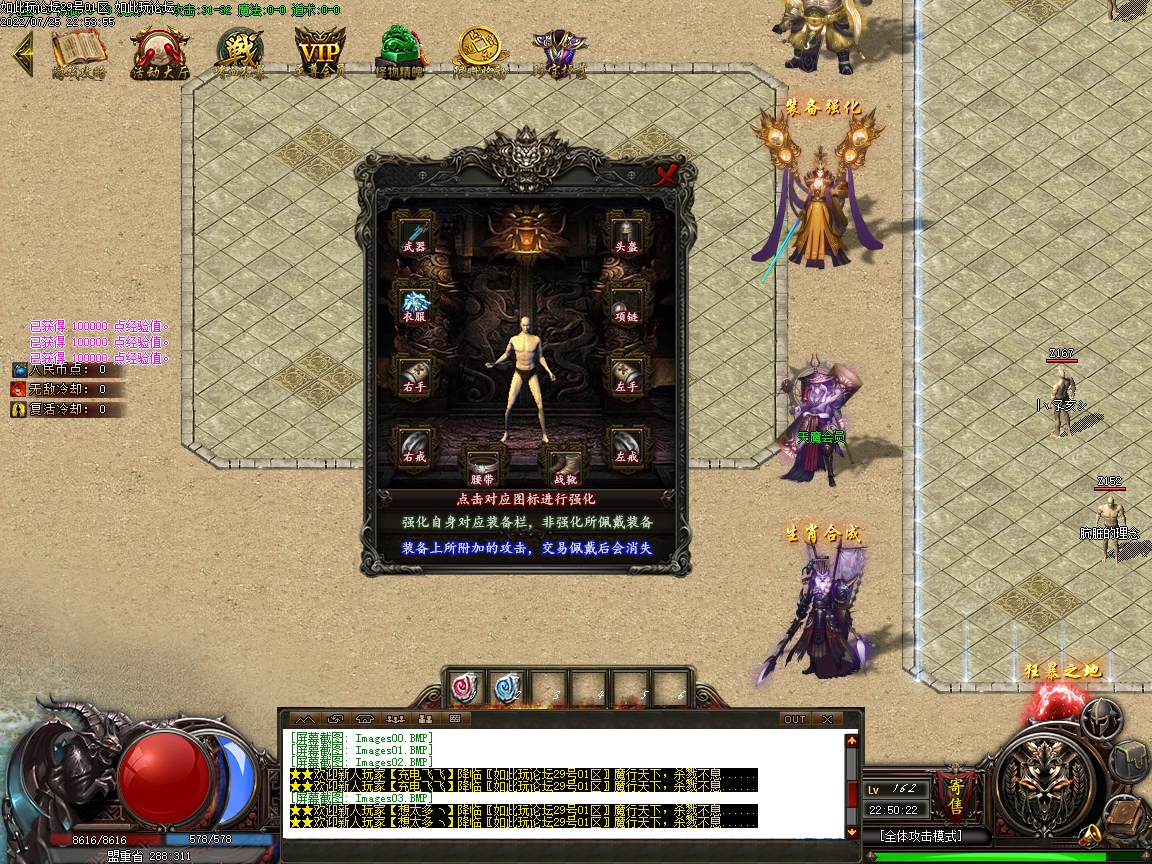1152x864 pixels.
Task: Choose the 衣服 clothing slot
Action: point(414,304)
